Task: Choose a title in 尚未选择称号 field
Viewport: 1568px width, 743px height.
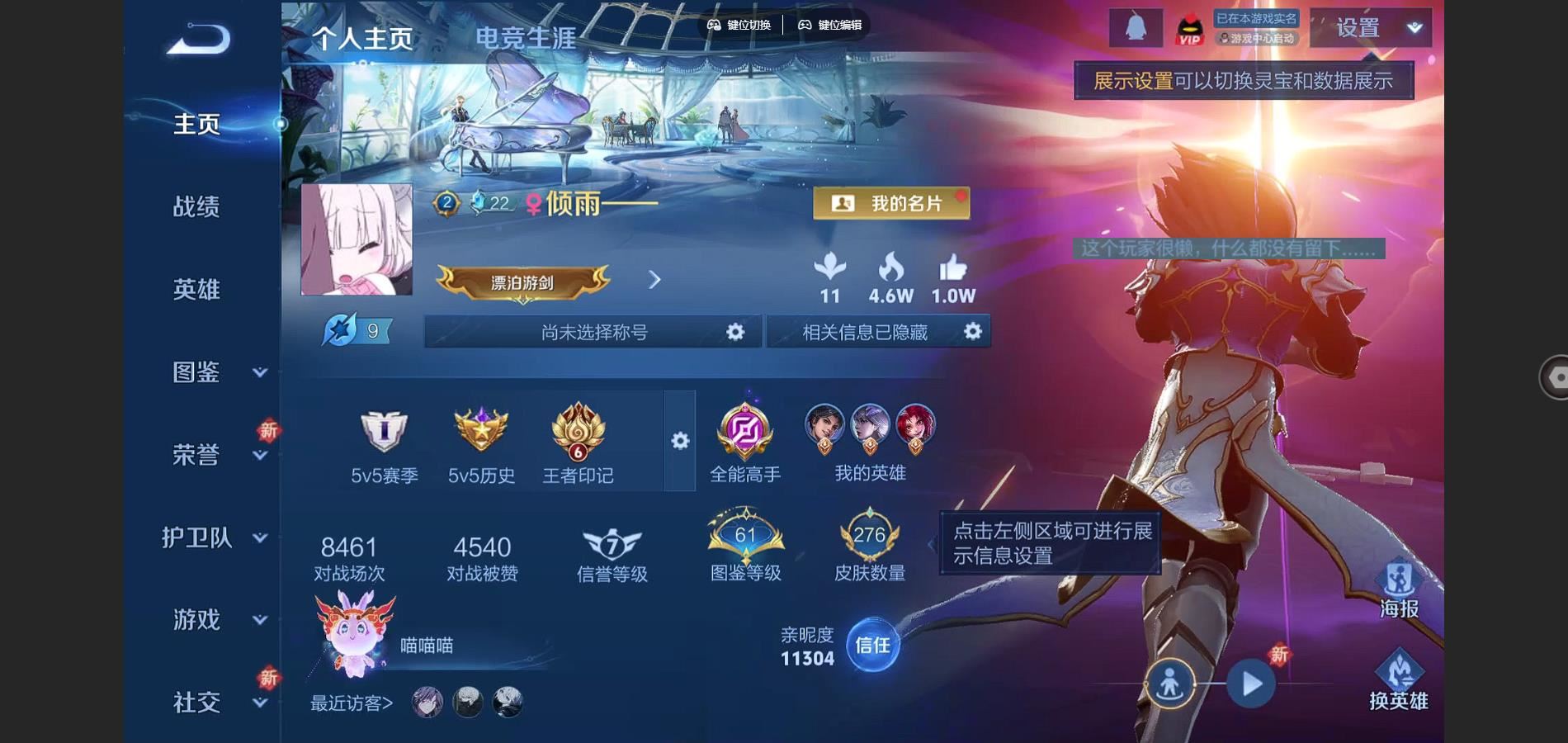Action: pos(593,332)
